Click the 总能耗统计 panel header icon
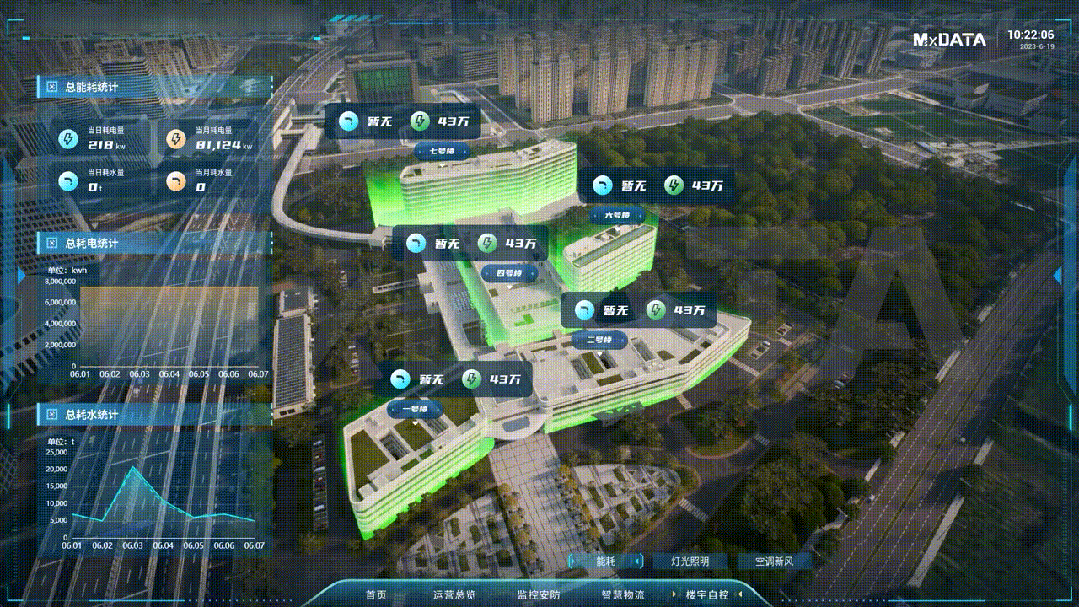This screenshot has height=607, width=1079. tap(52, 87)
